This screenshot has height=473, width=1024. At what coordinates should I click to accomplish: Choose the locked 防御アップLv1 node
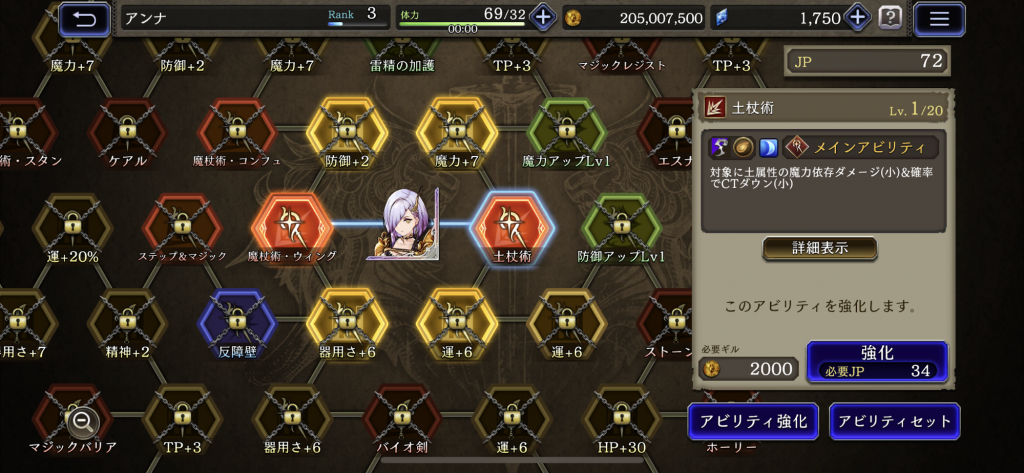tap(621, 224)
